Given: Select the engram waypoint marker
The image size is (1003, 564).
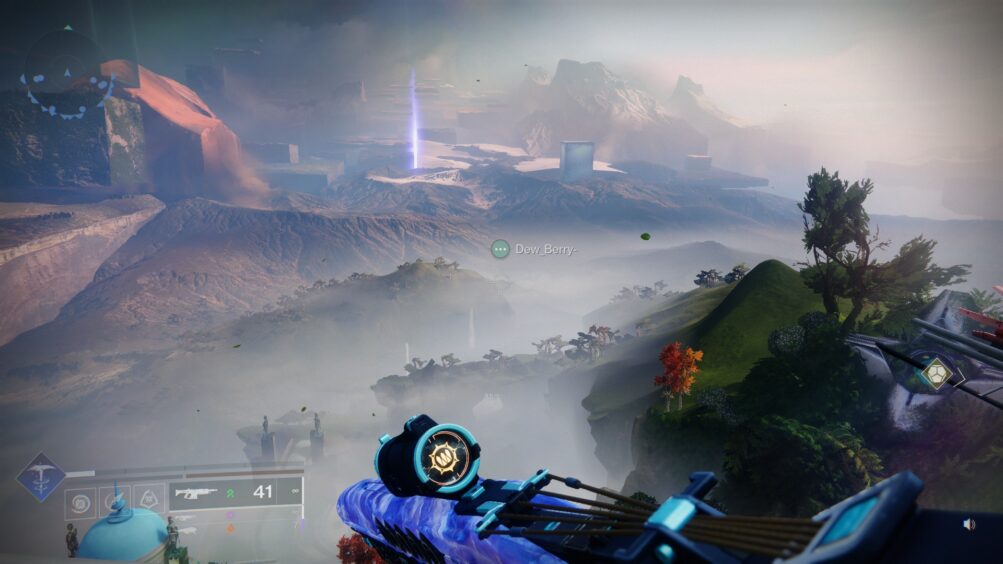Looking at the screenshot, I should coord(938,374).
